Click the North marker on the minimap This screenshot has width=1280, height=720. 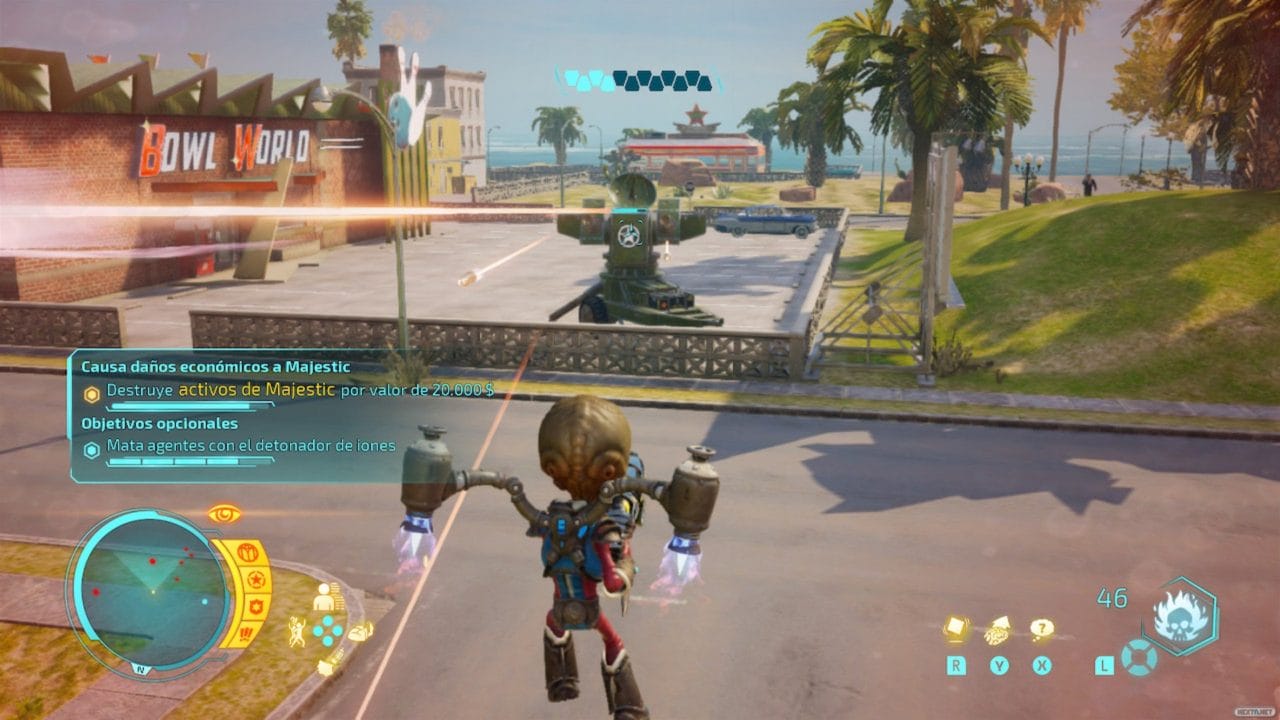(142, 669)
